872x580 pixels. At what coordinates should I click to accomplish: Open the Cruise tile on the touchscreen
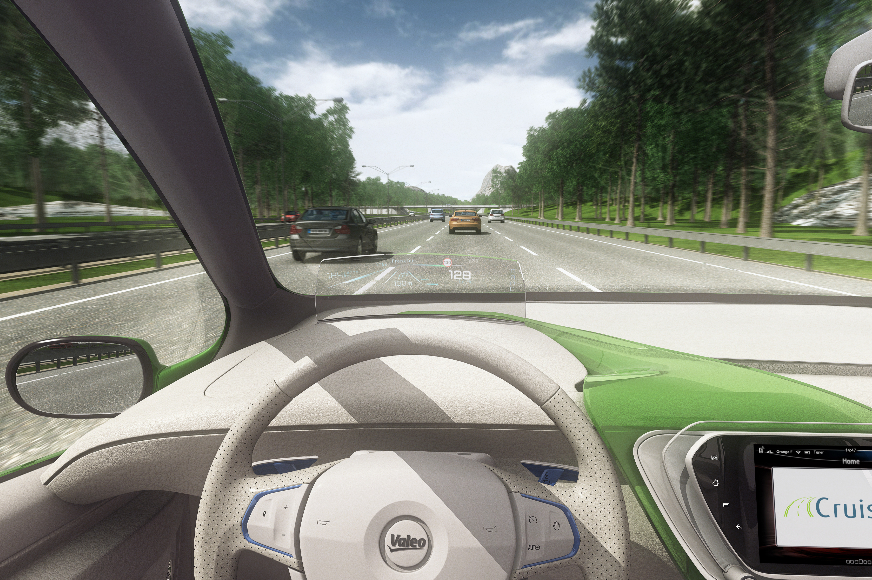(825, 508)
